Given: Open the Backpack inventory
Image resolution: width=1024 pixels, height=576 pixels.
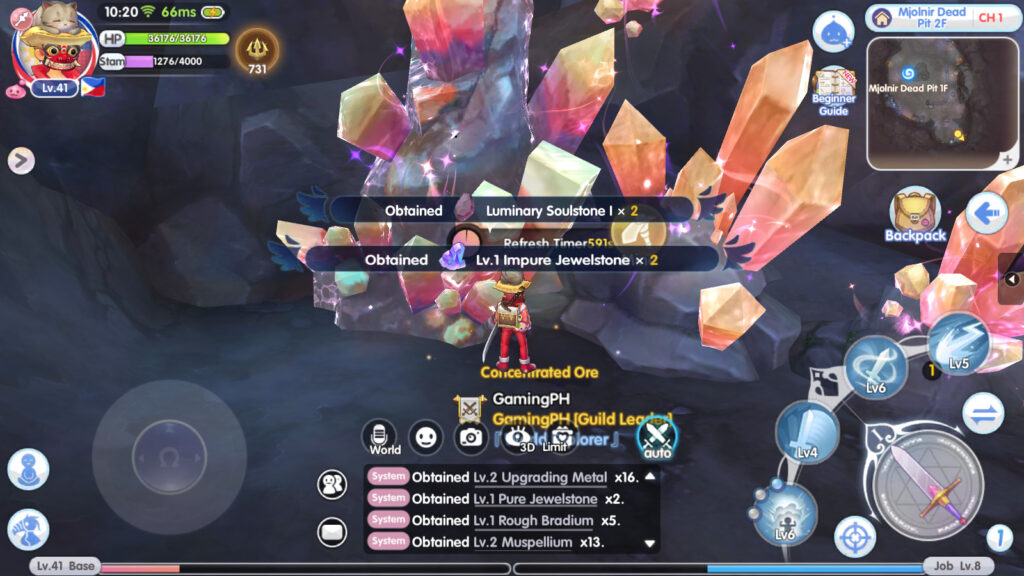Looking at the screenshot, I should (x=914, y=215).
